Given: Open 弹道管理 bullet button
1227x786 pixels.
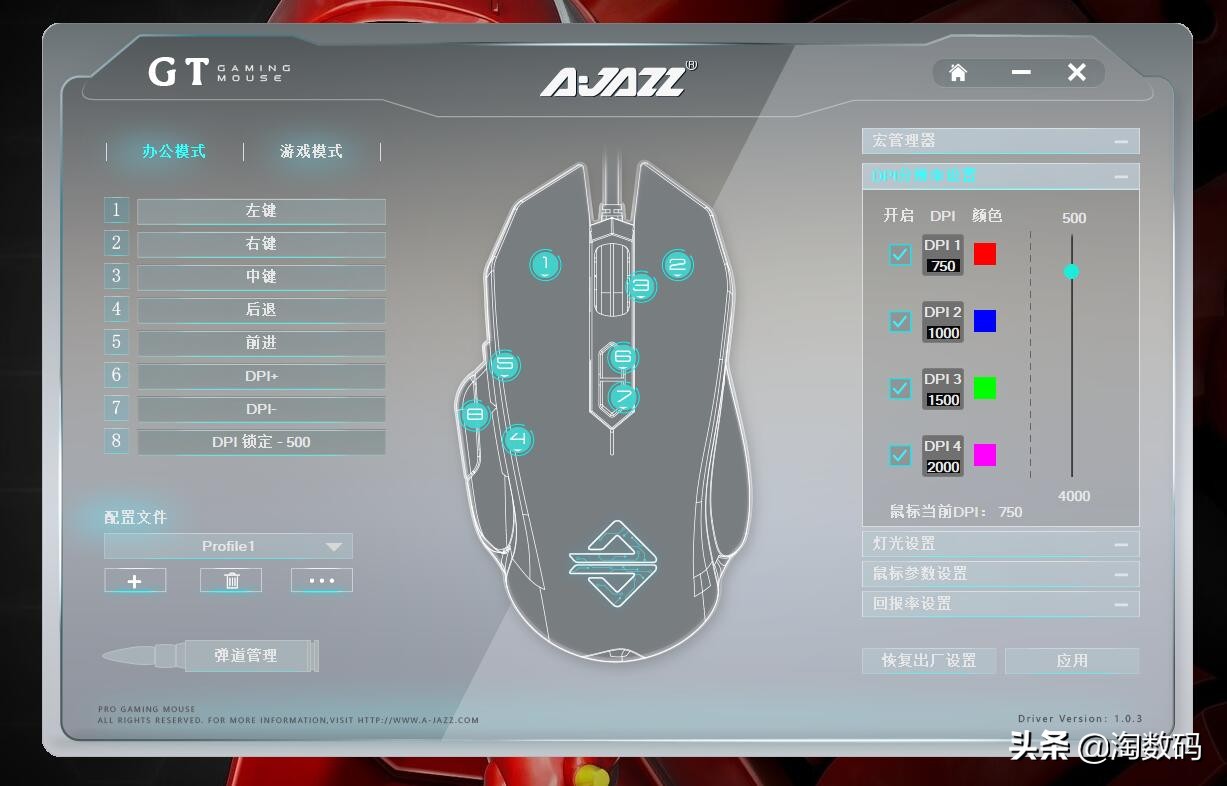Looking at the screenshot, I should [x=246, y=656].
